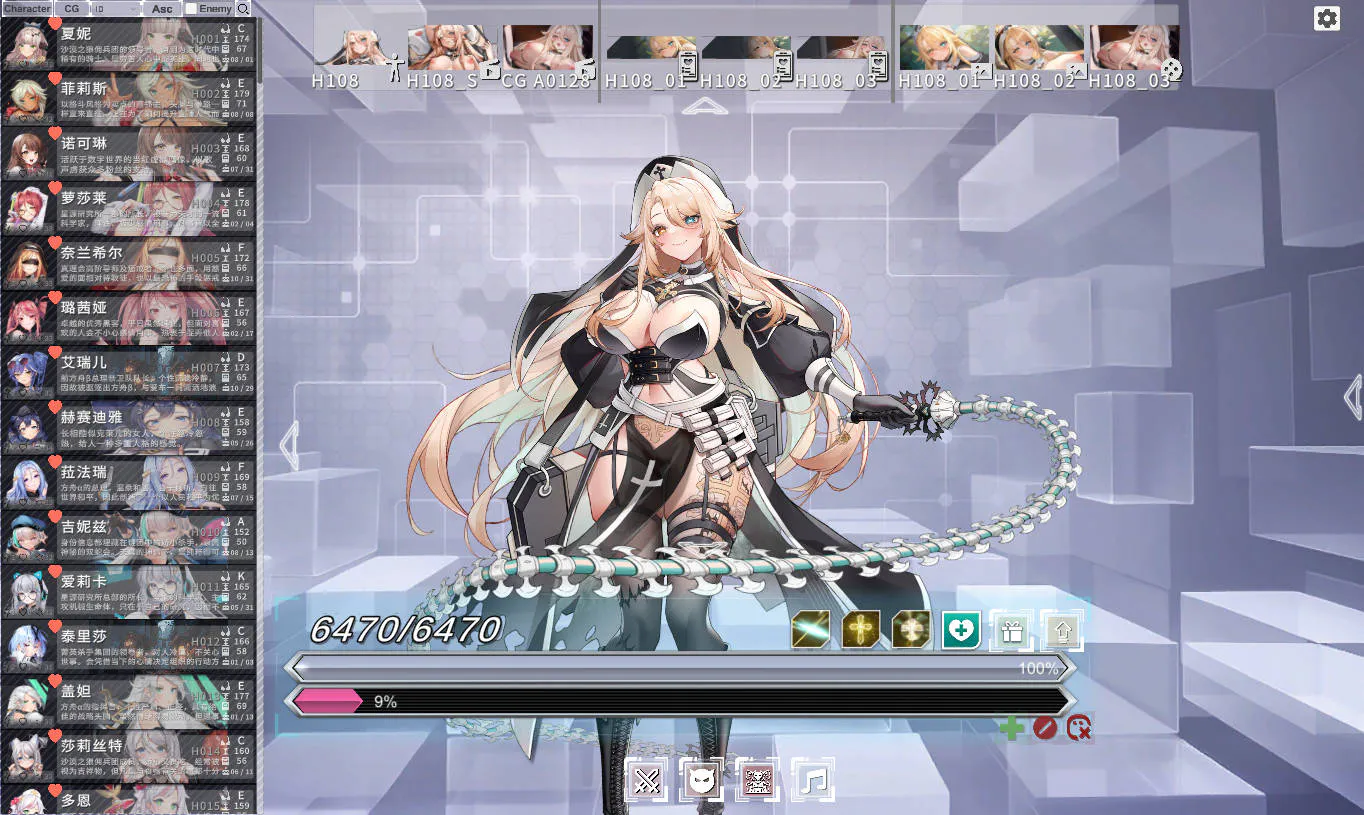Open the gift box button
The image size is (1364, 815).
point(1011,630)
